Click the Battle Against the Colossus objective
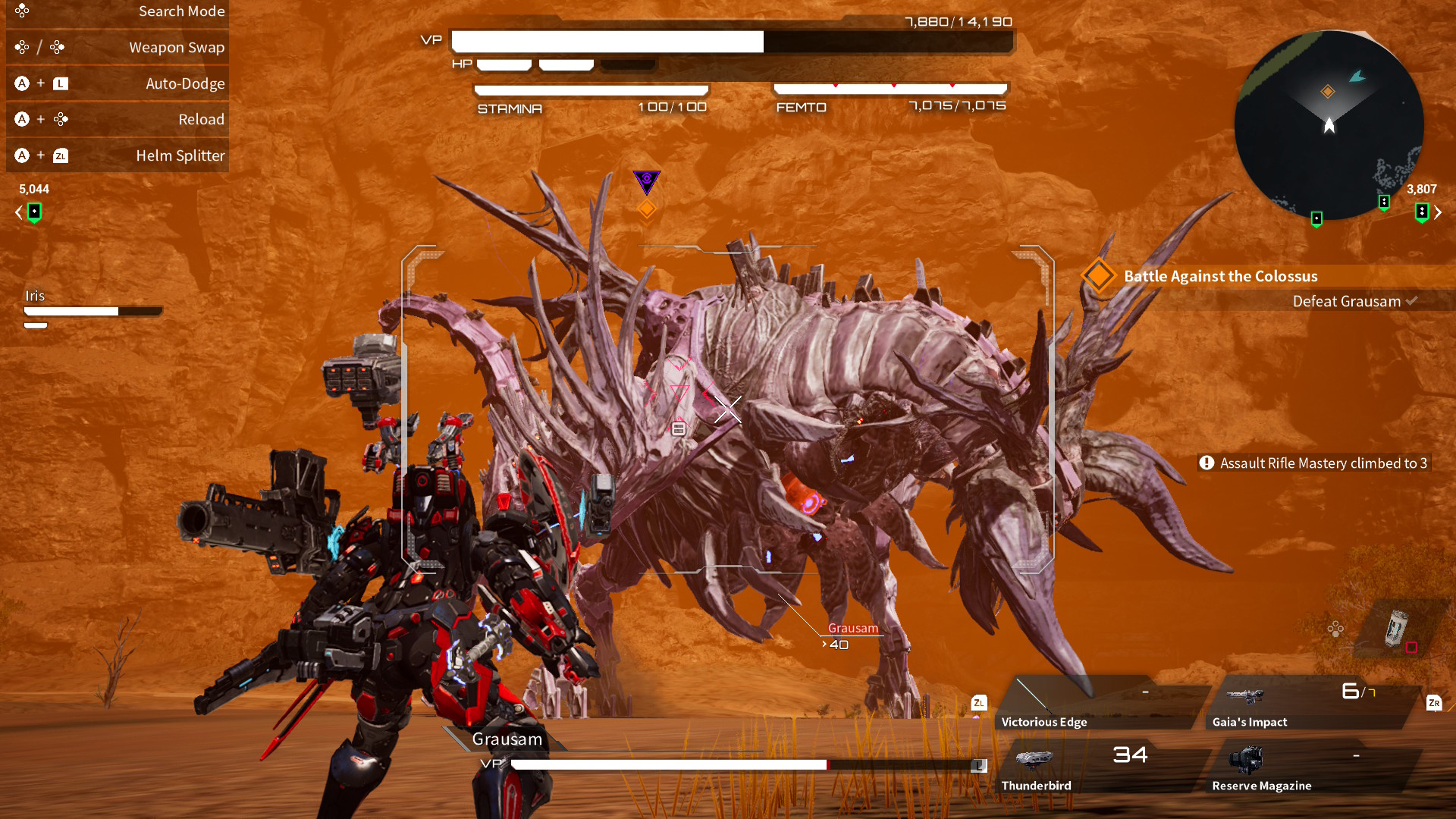 click(1220, 276)
